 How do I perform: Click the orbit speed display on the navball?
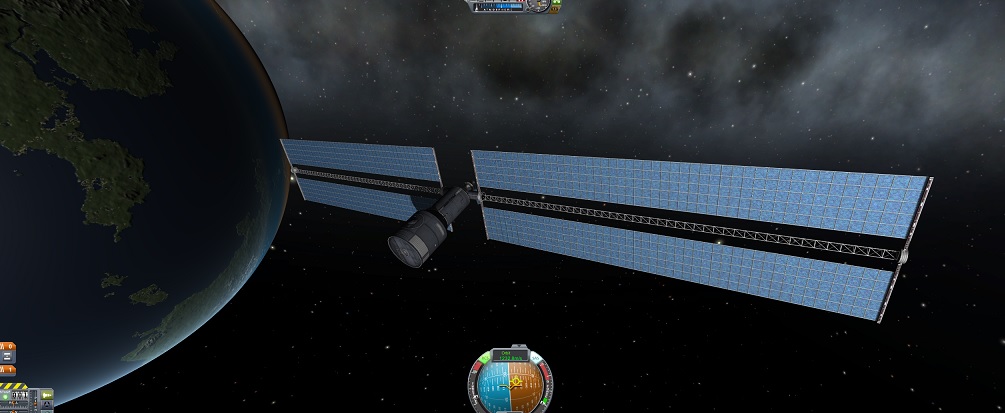(511, 355)
